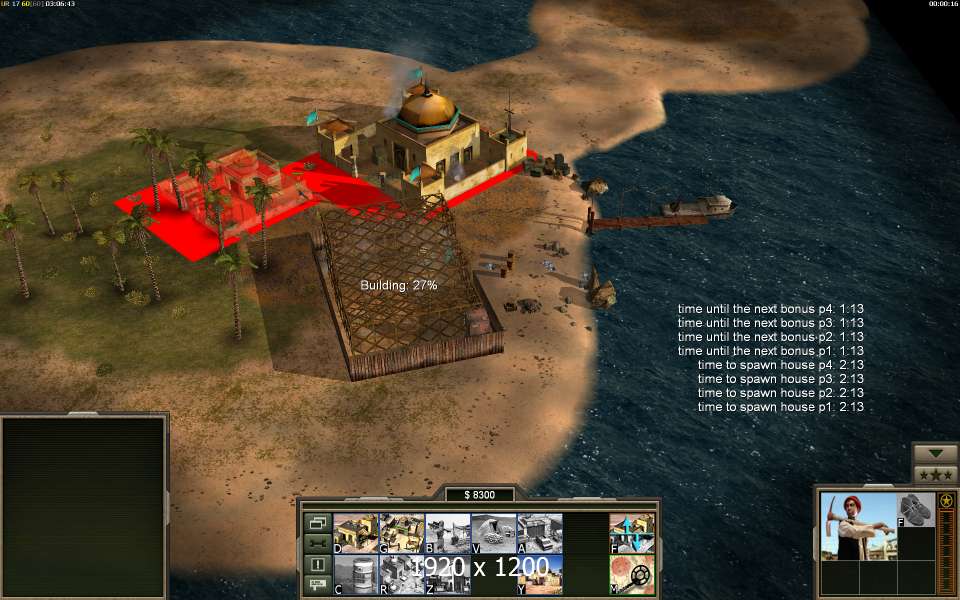Click the green down-arrow button
This screenshot has width=960, height=600.
pos(936,453)
